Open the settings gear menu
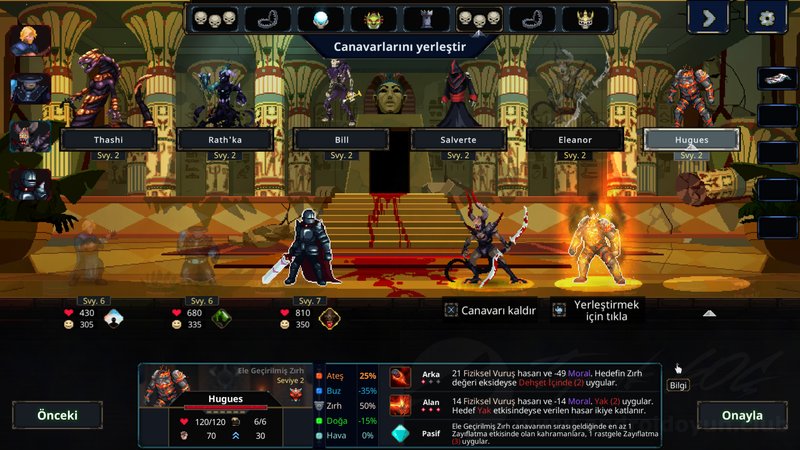 [x=767, y=17]
